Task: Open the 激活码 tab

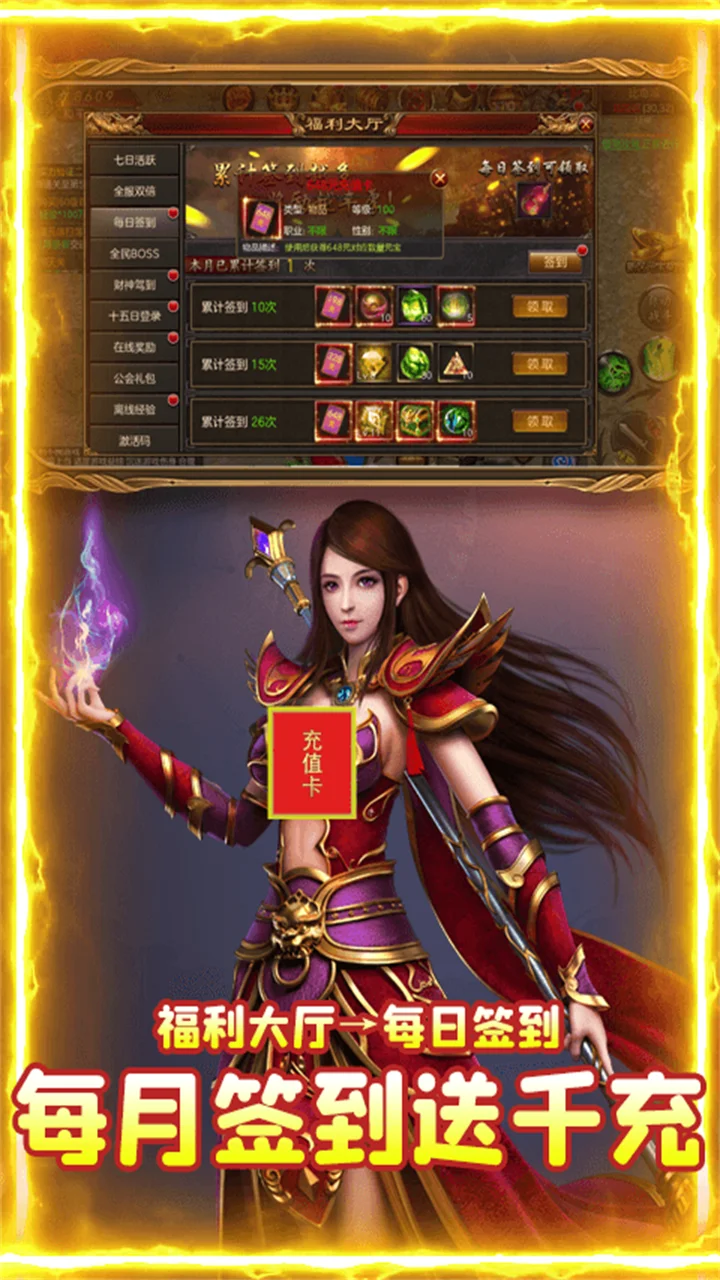Action: (x=134, y=440)
